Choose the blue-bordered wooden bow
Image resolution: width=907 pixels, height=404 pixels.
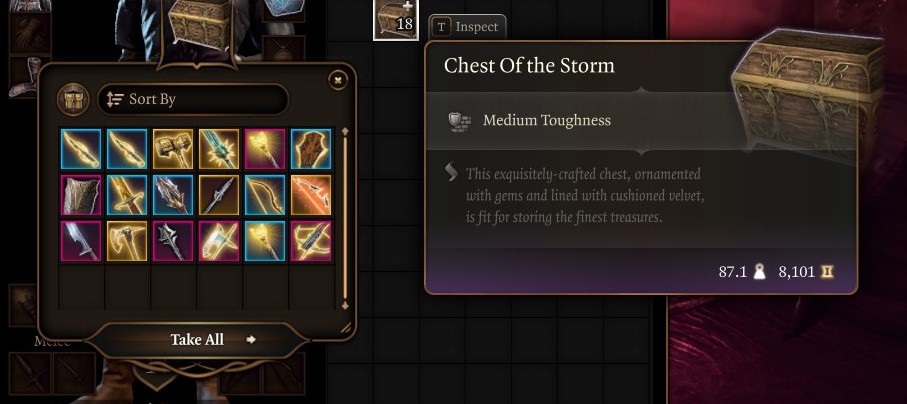pos(264,195)
